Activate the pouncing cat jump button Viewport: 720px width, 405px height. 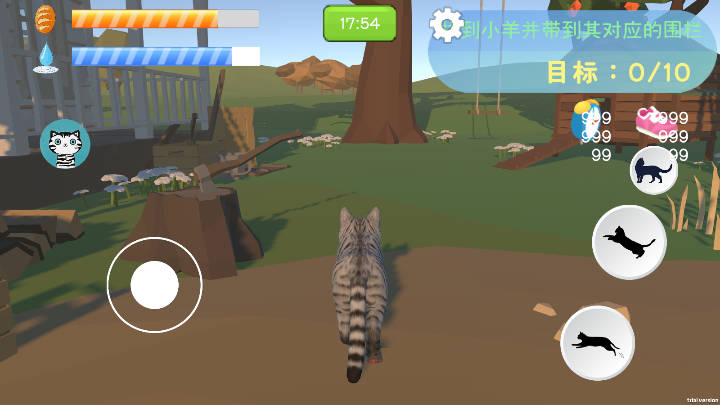click(x=629, y=242)
